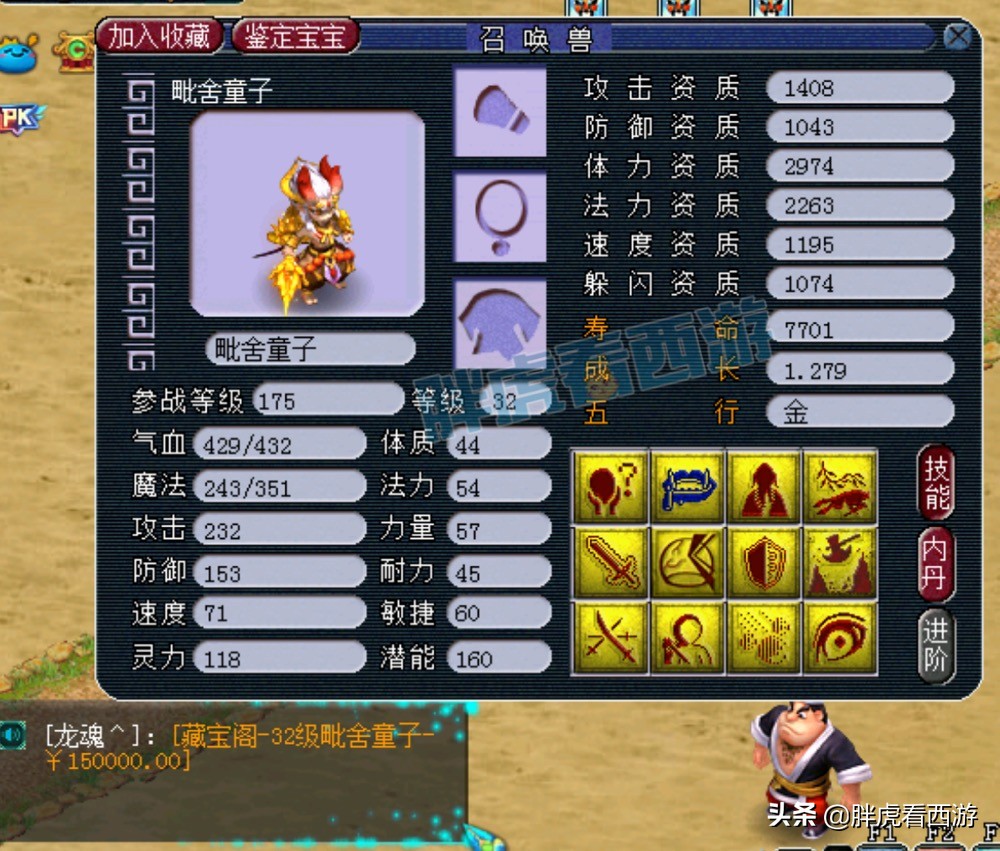Open the PK icon on the HUD

pos(20,120)
